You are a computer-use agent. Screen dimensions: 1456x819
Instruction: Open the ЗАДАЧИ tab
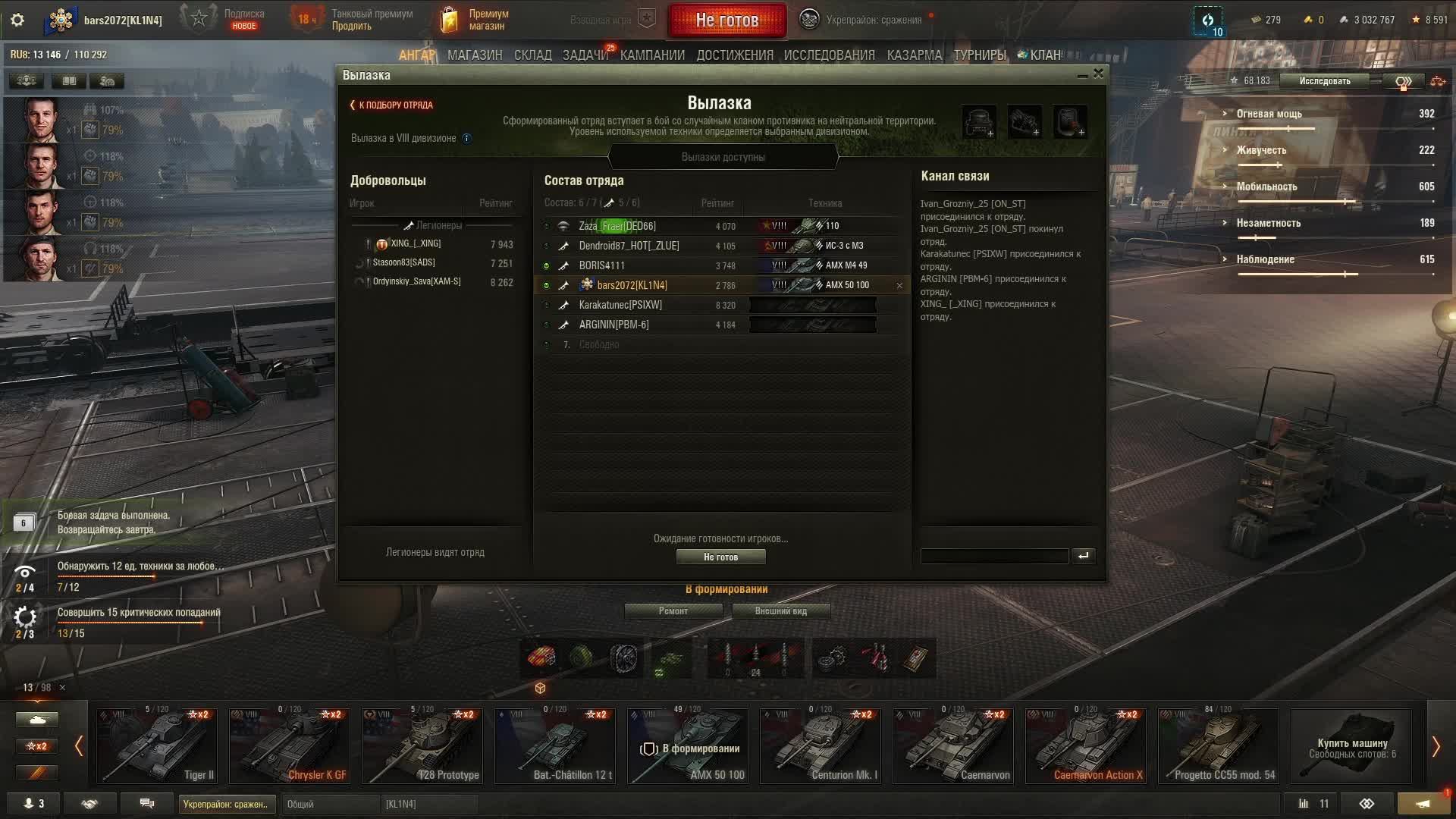click(x=585, y=55)
